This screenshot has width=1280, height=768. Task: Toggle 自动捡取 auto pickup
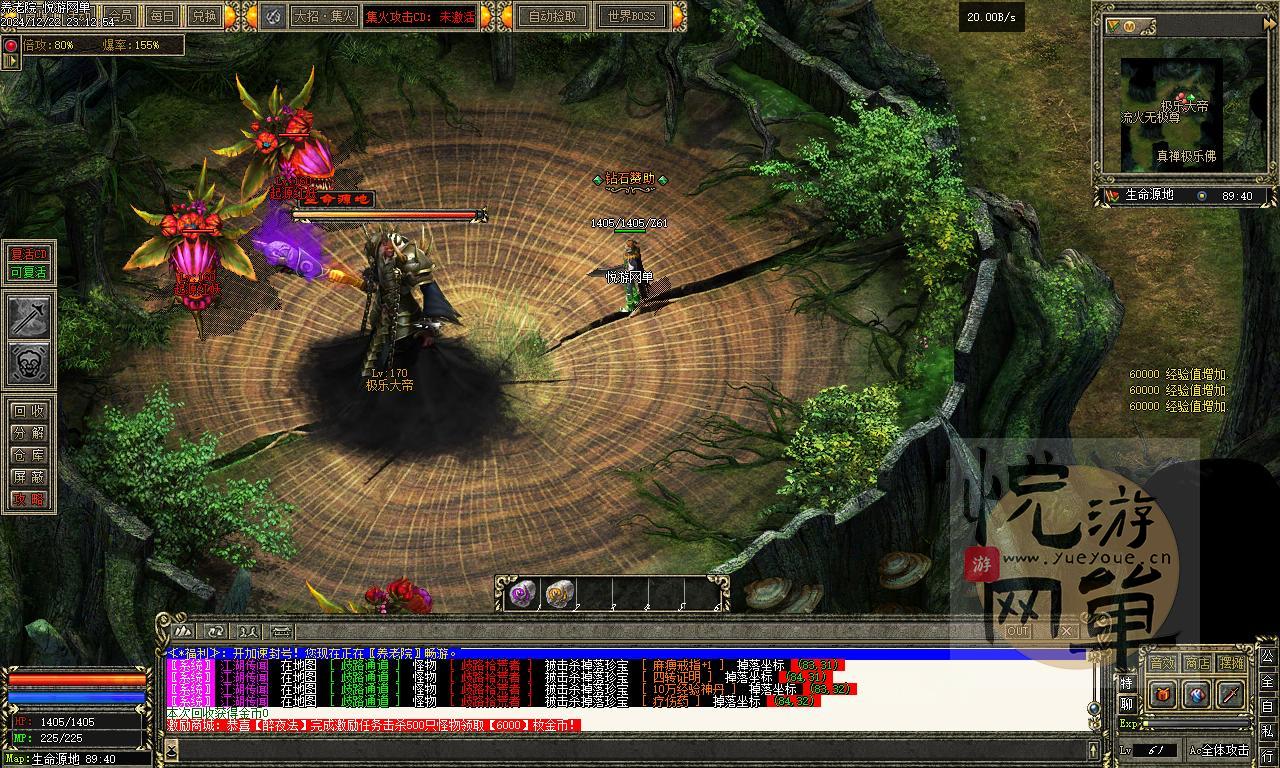coord(552,16)
